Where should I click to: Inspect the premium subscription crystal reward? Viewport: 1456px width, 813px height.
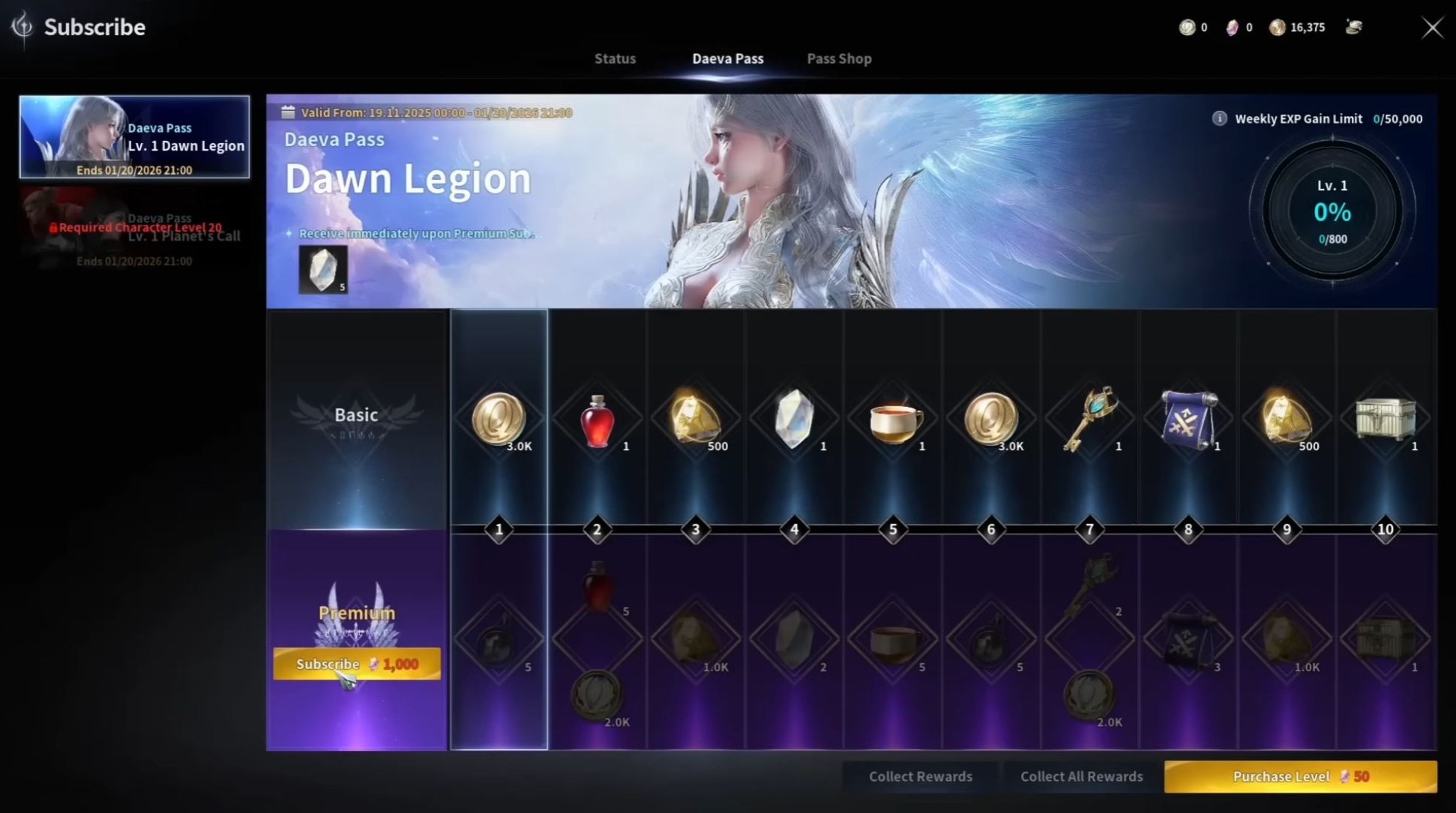coord(323,269)
